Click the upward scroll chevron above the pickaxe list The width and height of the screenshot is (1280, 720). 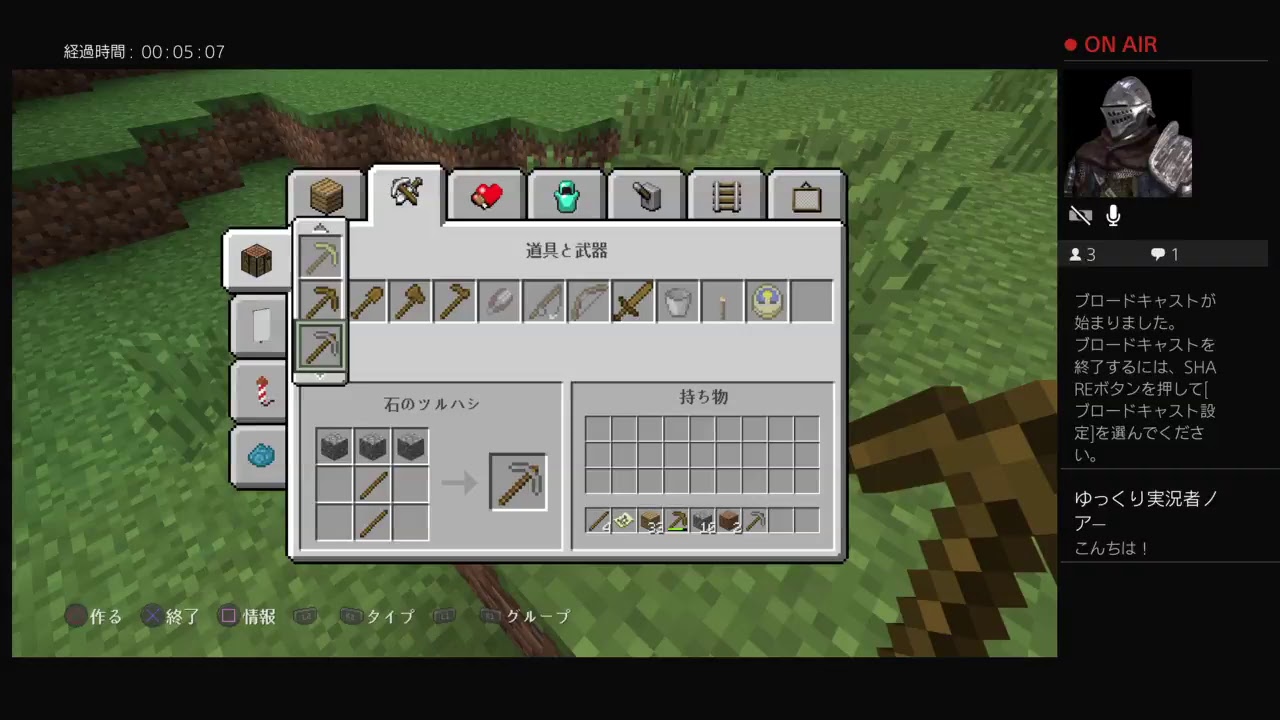(x=320, y=228)
